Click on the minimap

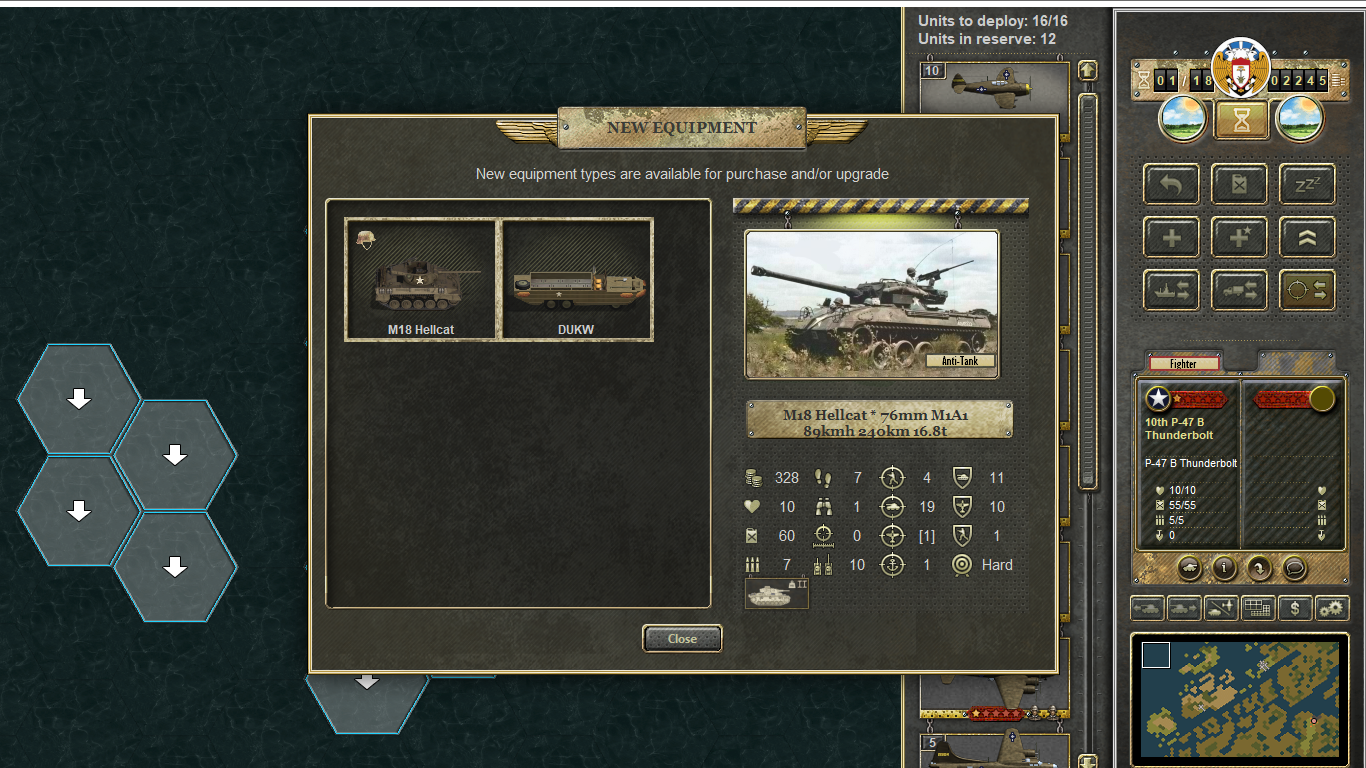1240,698
